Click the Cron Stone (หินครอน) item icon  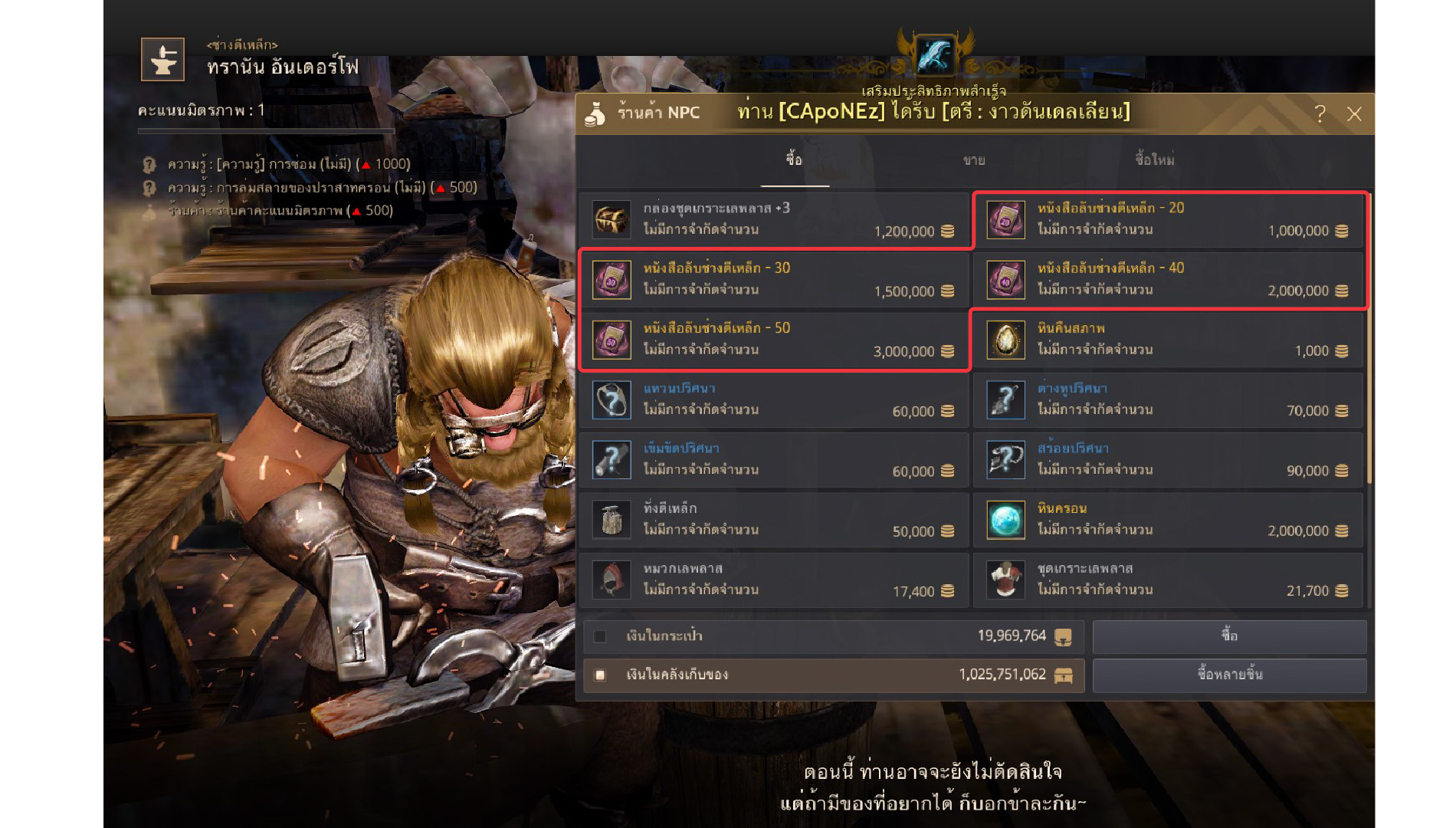[x=1005, y=520]
